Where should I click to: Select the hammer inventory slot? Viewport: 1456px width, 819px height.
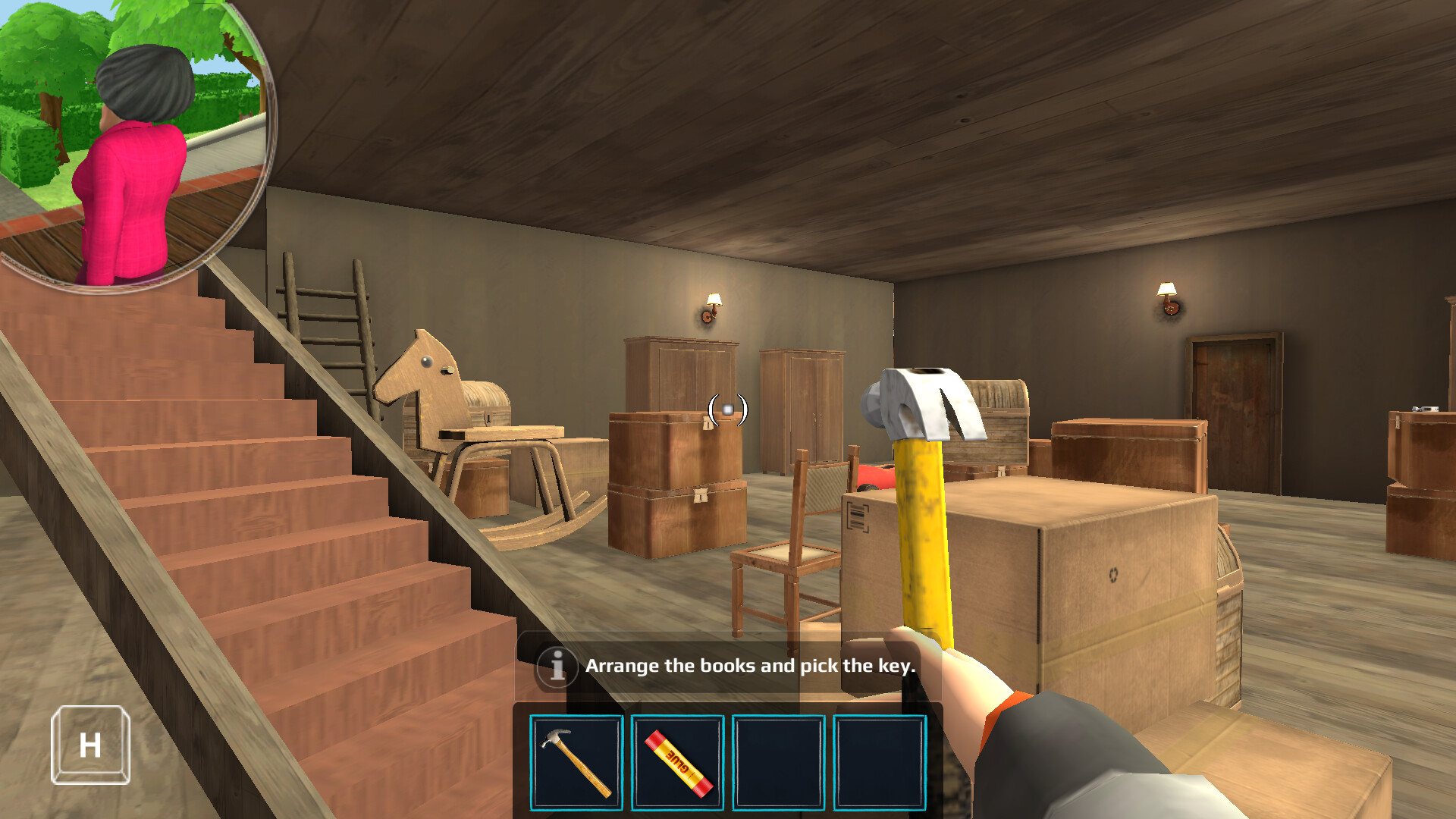[x=576, y=763]
